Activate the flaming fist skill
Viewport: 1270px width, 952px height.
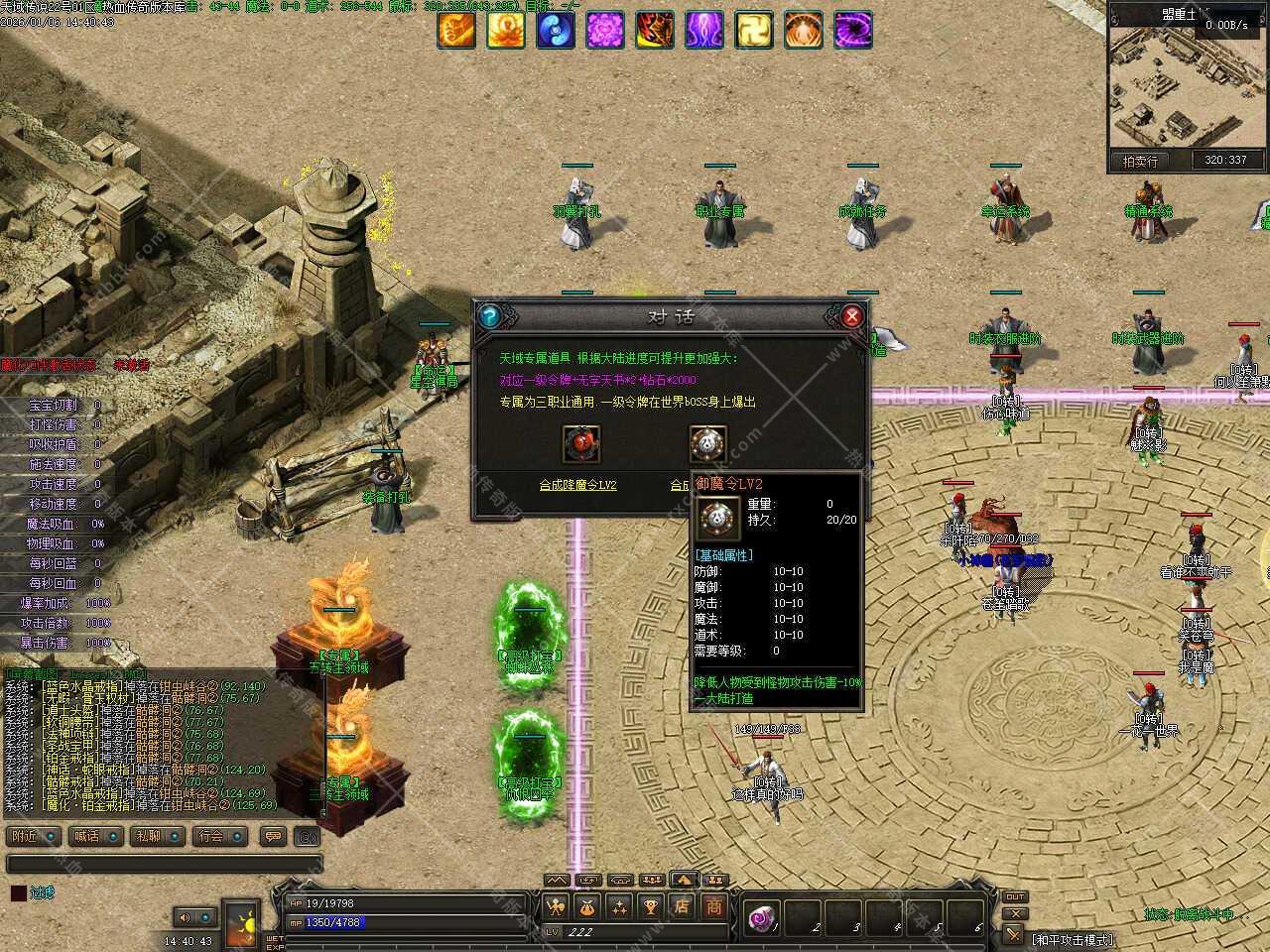(456, 31)
